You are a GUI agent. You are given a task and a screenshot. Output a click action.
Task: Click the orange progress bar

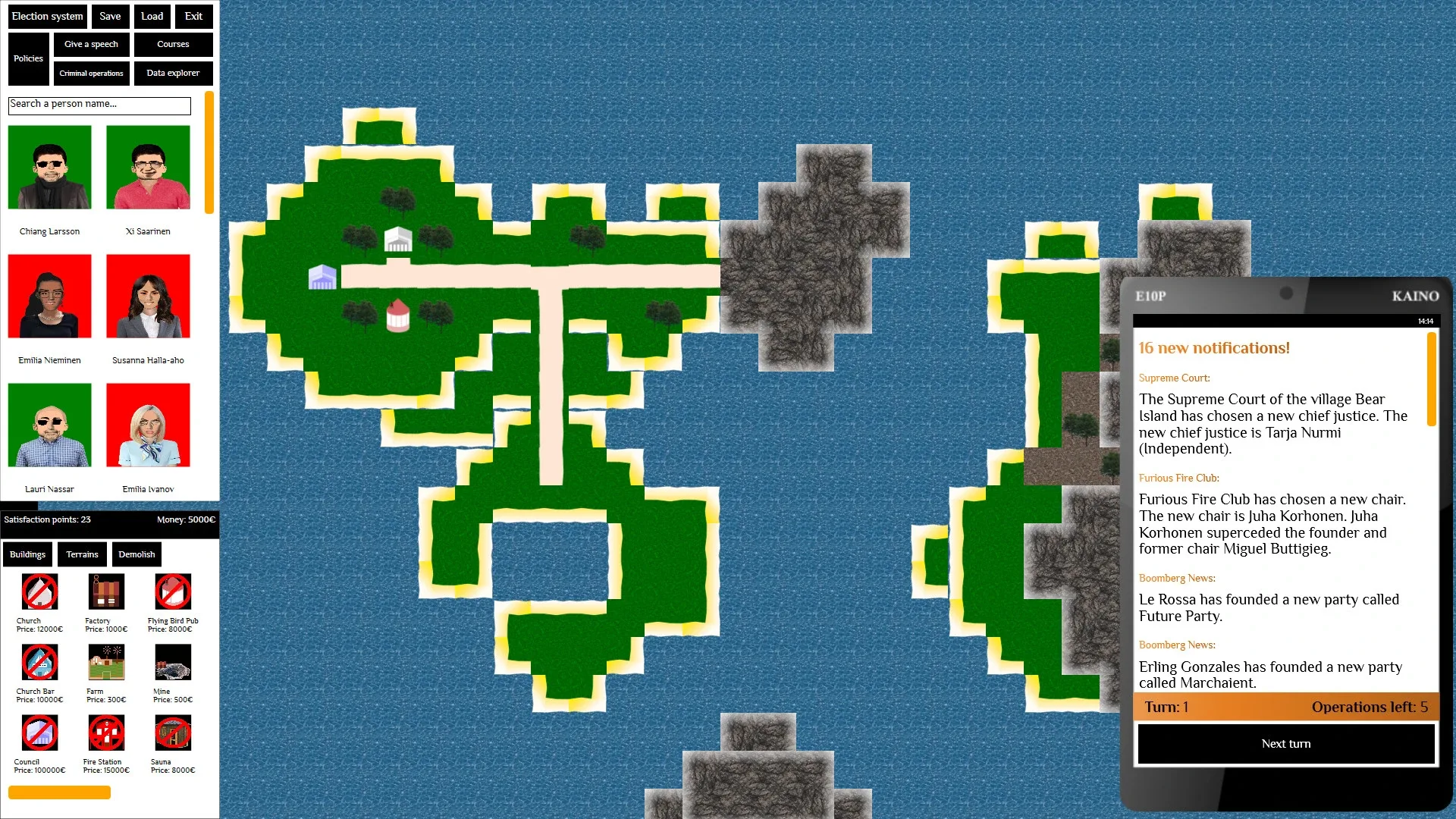[59, 792]
